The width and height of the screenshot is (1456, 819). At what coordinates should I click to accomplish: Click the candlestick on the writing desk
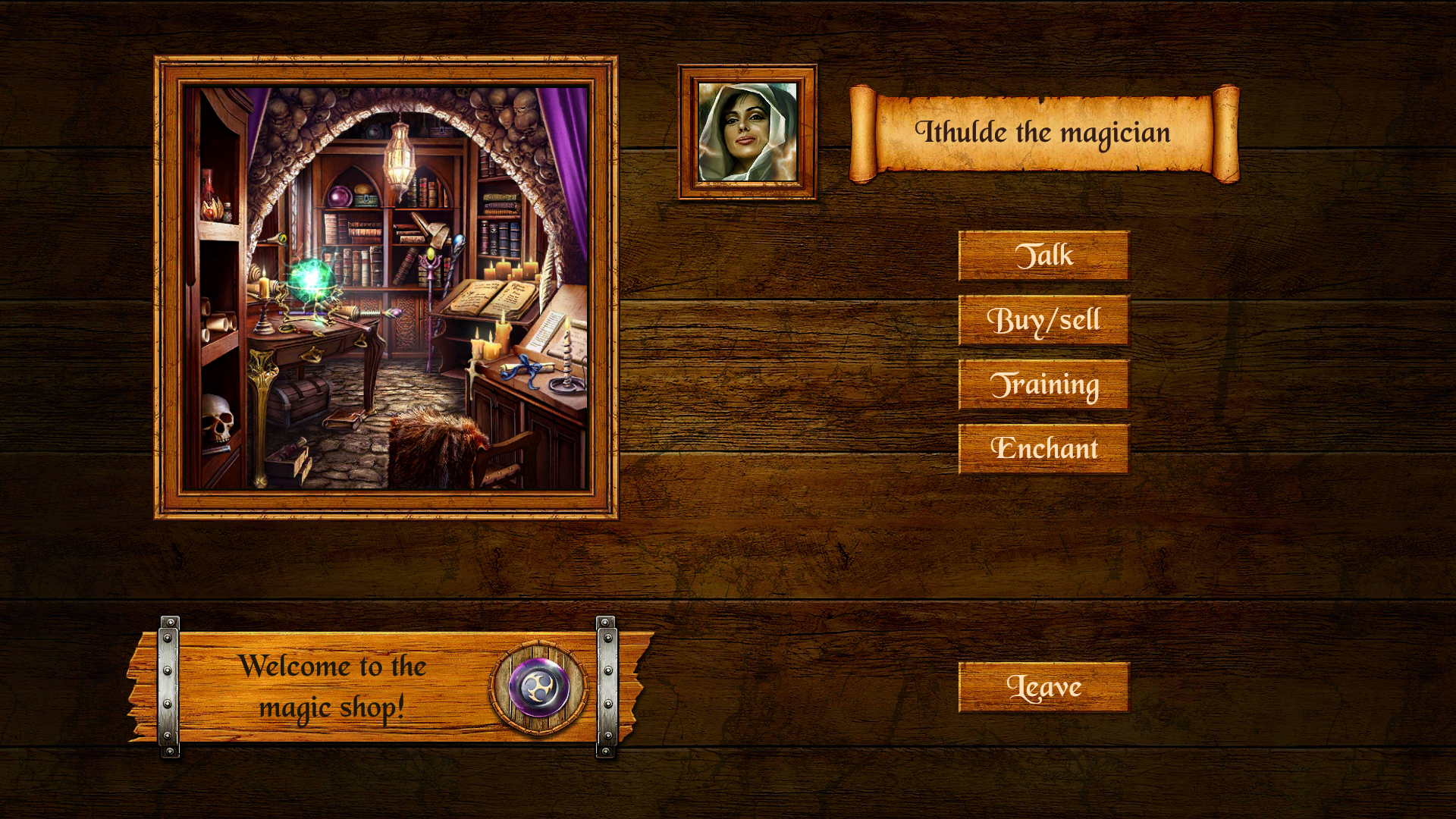click(x=566, y=364)
